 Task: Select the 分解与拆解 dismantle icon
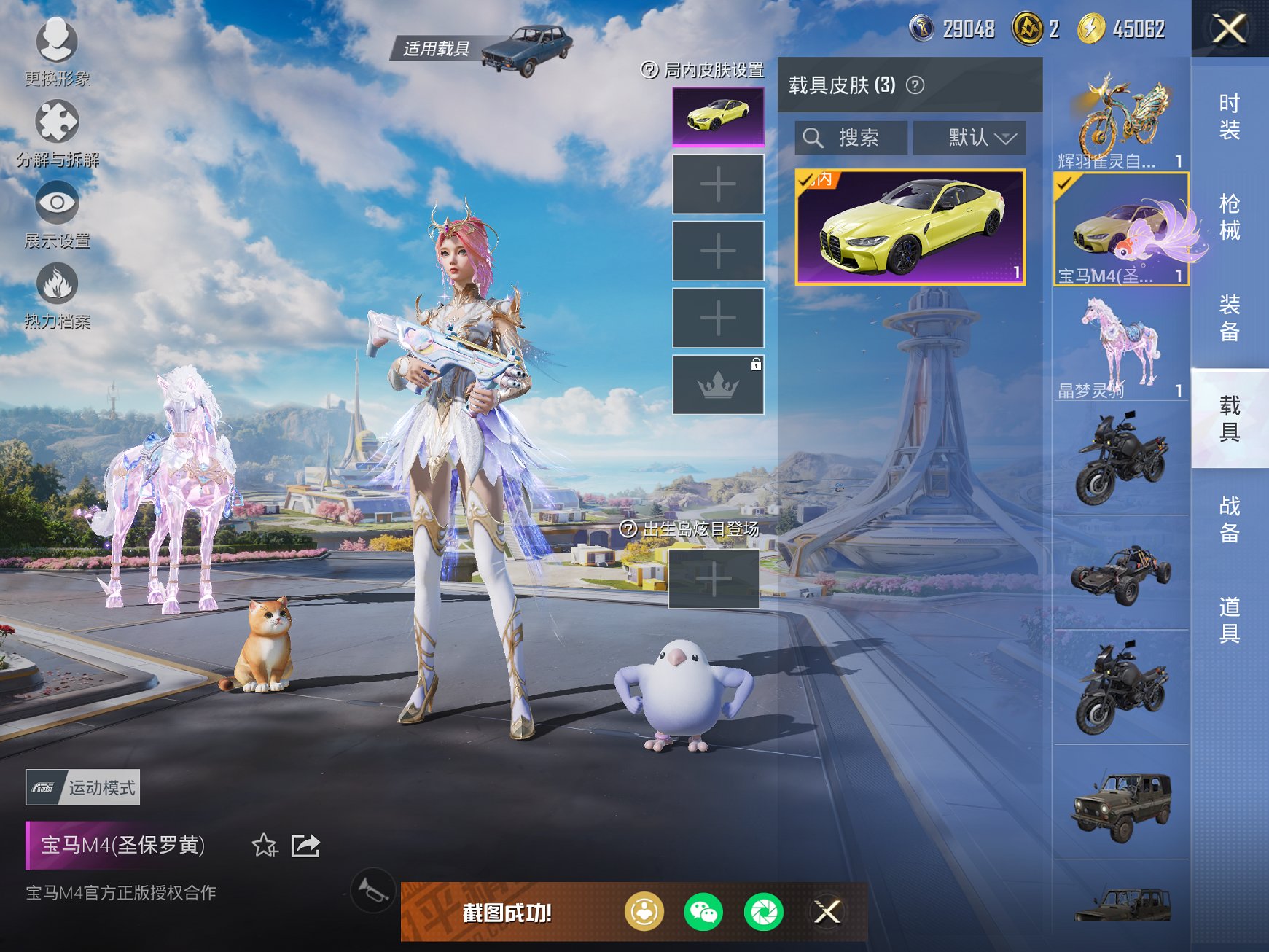pyautogui.click(x=57, y=122)
